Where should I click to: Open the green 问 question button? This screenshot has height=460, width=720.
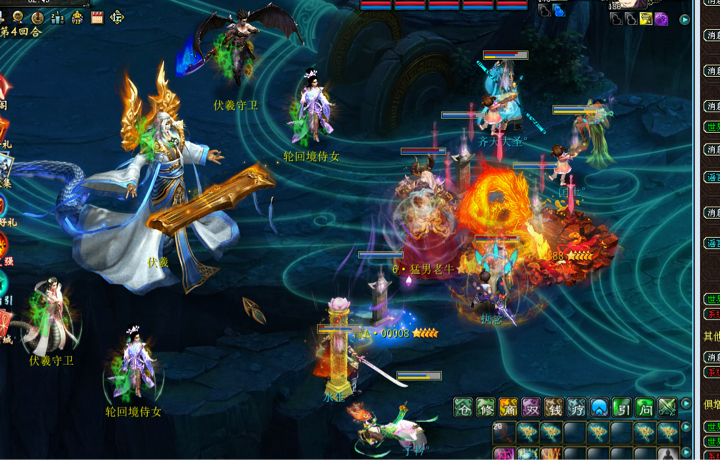point(645,407)
